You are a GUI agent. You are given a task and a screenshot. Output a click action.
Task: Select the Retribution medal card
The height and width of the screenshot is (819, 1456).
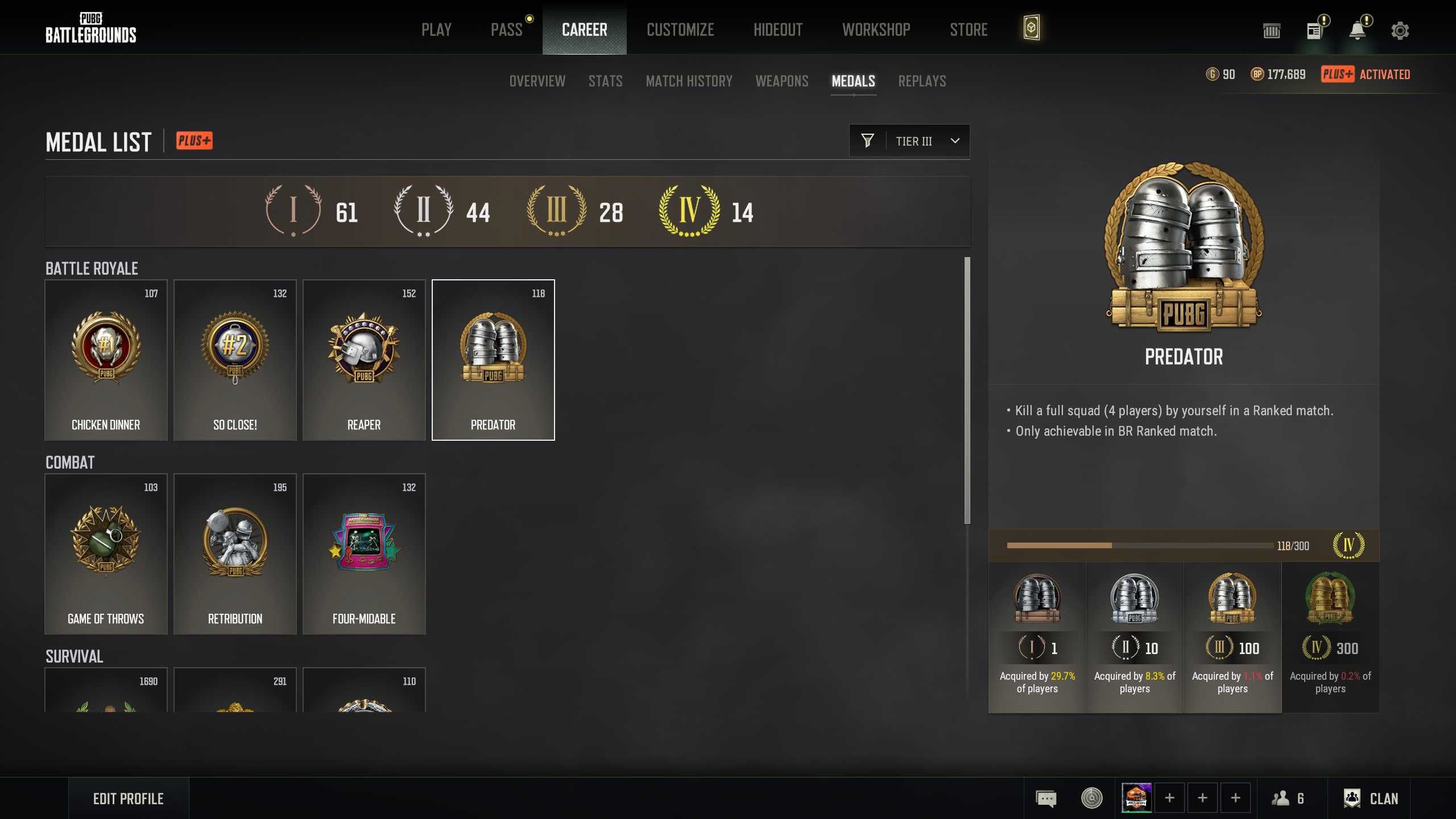tap(235, 554)
